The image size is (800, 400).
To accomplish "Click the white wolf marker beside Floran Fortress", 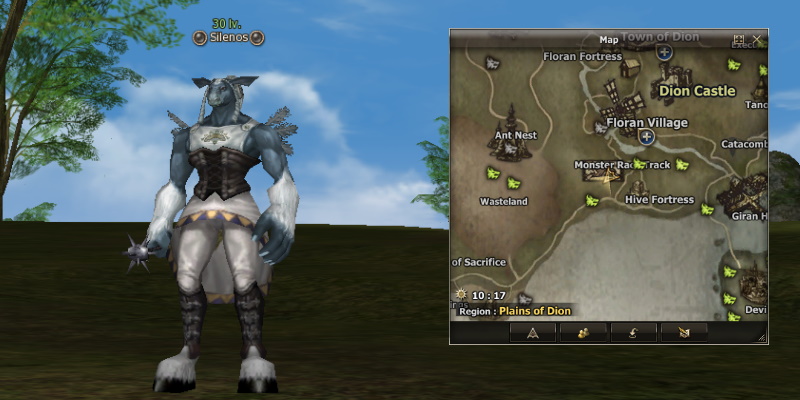I will click(x=491, y=62).
